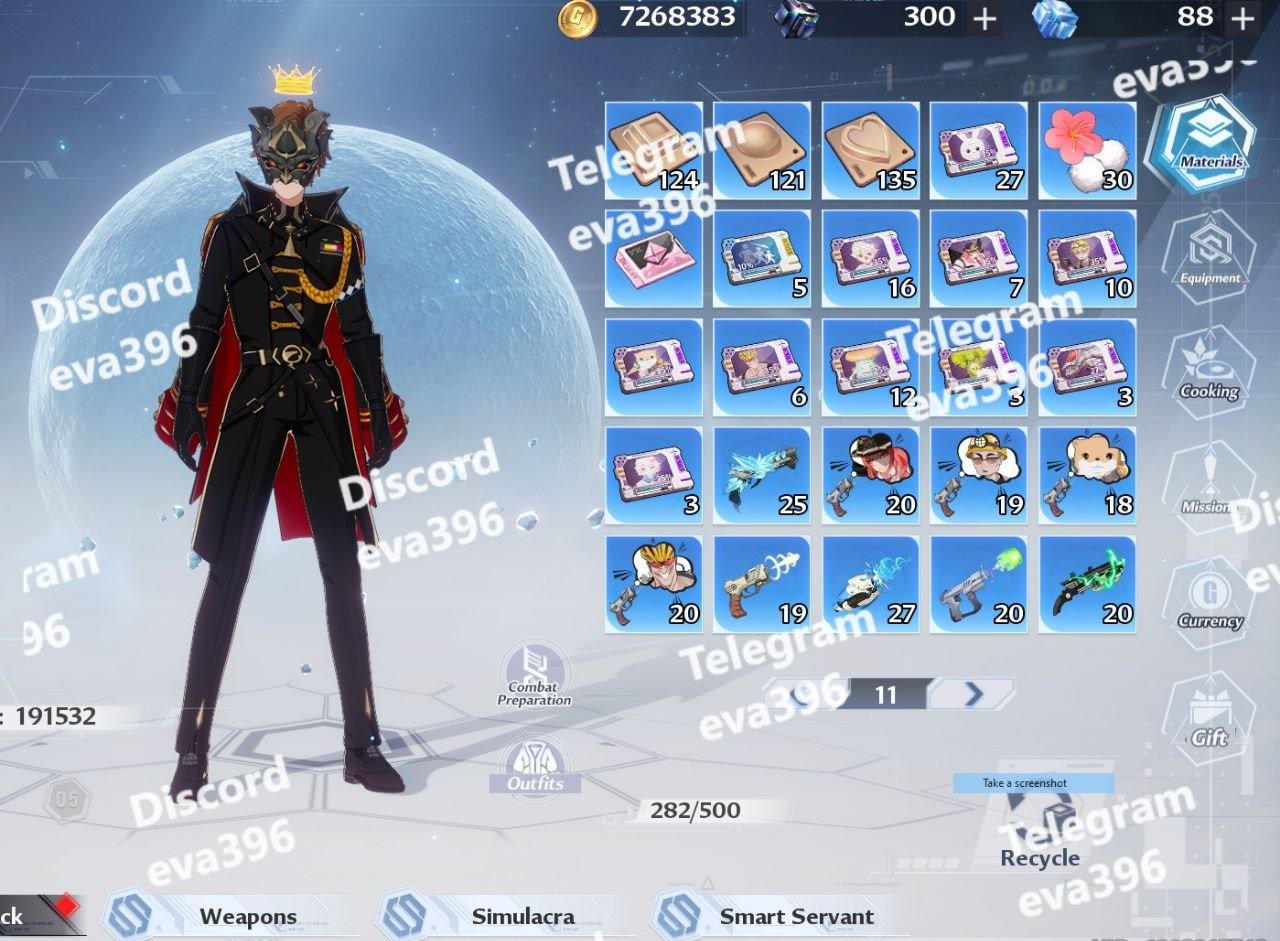1280x941 pixels.
Task: Go to the next inventory page
Action: pos(972,694)
